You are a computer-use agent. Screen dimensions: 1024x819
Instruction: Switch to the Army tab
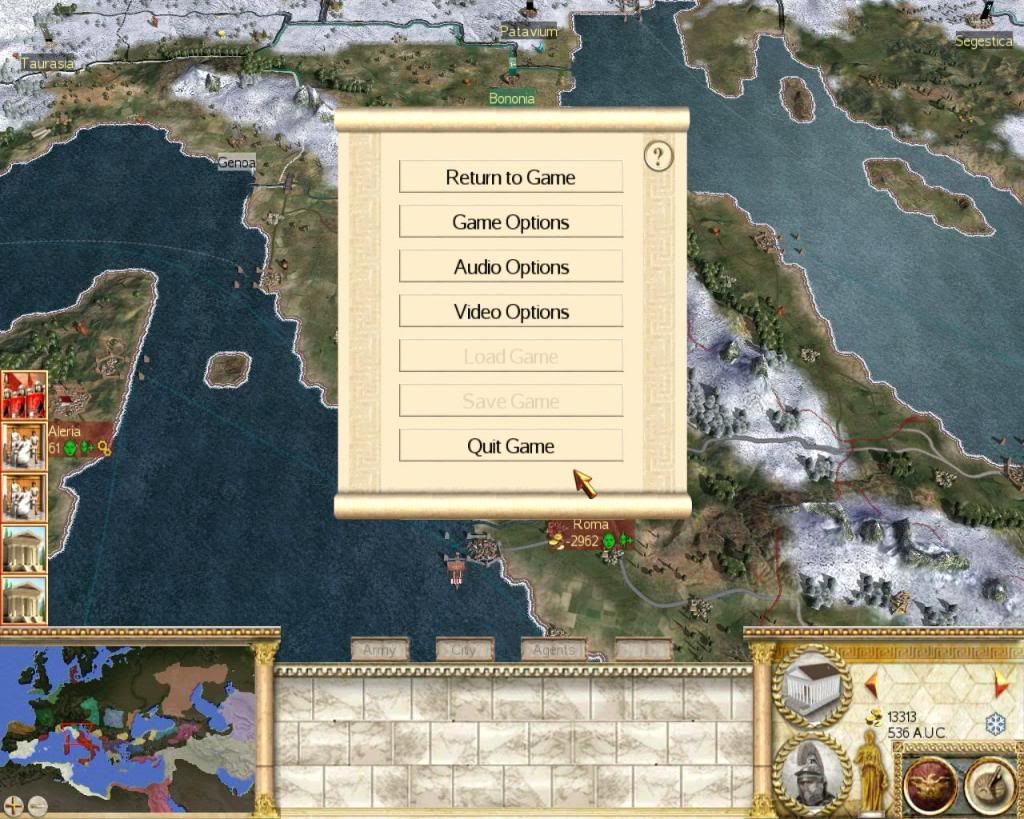point(380,650)
